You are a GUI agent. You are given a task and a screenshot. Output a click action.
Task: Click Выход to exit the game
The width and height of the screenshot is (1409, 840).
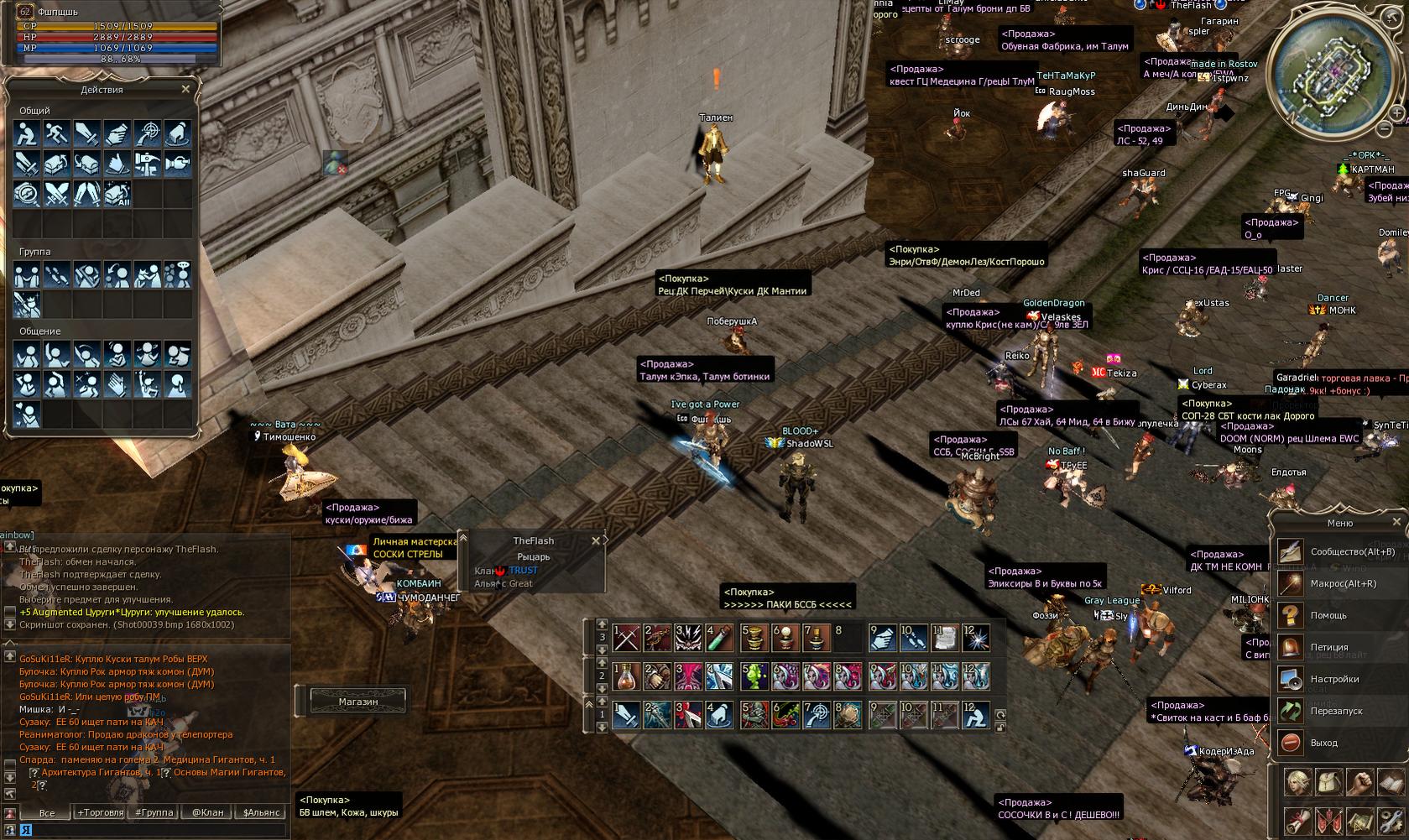[x=1323, y=743]
